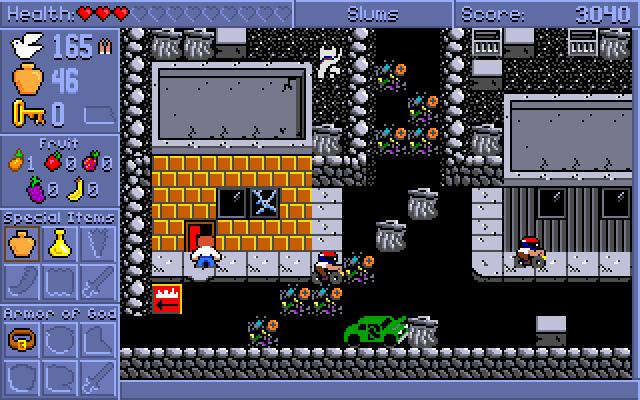Screen dimensions: 640x400
Task: Select the orange jar special item
Action: point(21,242)
